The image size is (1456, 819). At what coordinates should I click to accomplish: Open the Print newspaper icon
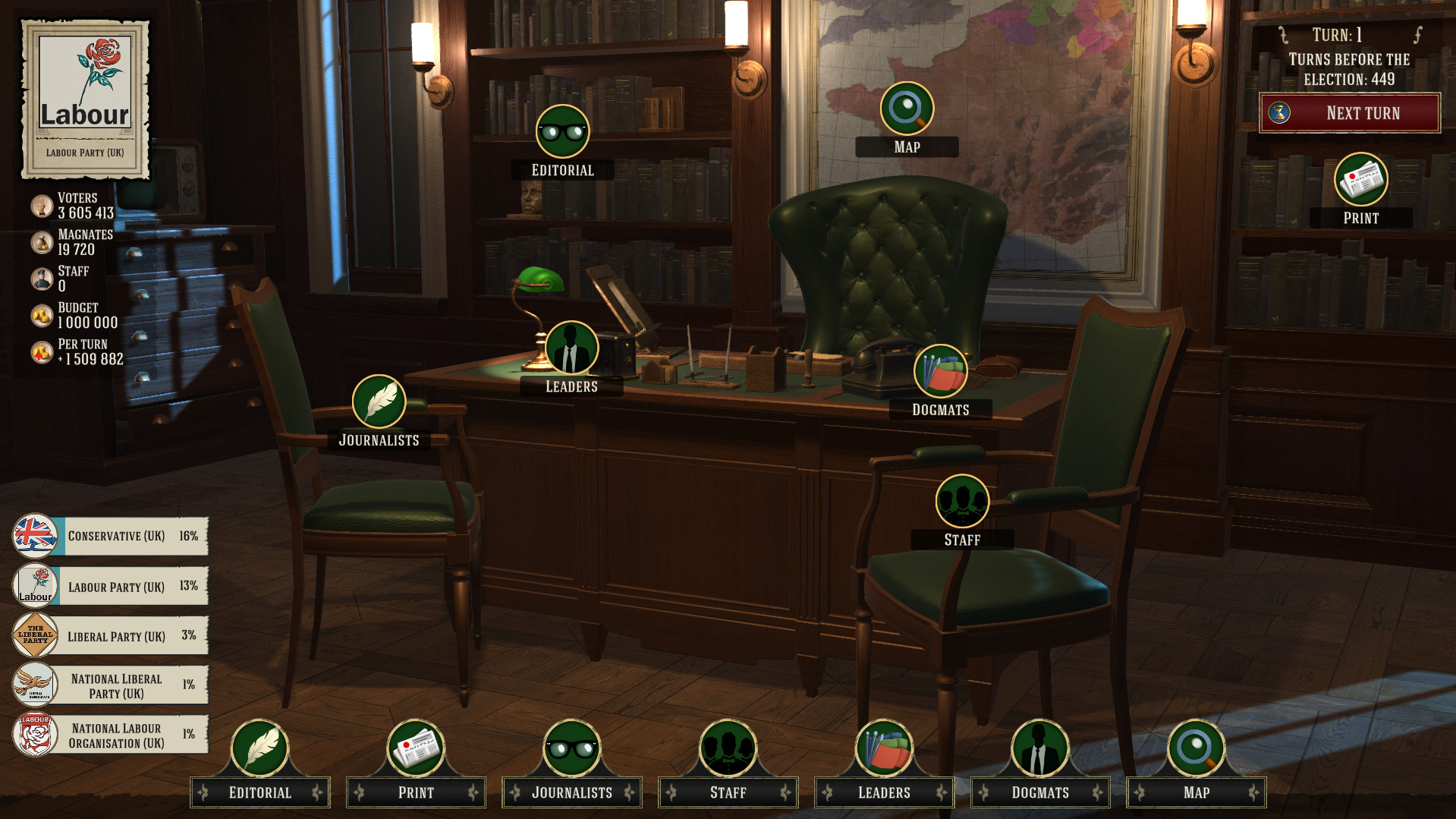(1362, 180)
